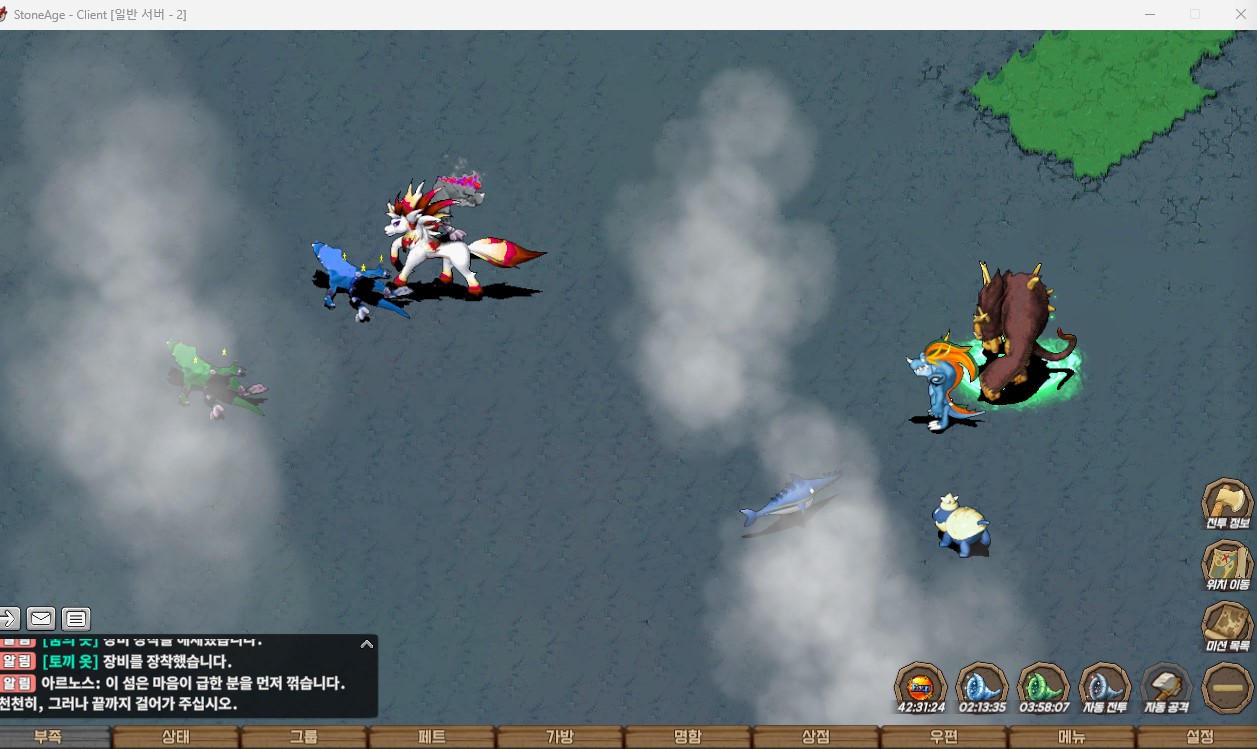
Task: Open the 설정 (settings) menu
Action: [x=1199, y=737]
